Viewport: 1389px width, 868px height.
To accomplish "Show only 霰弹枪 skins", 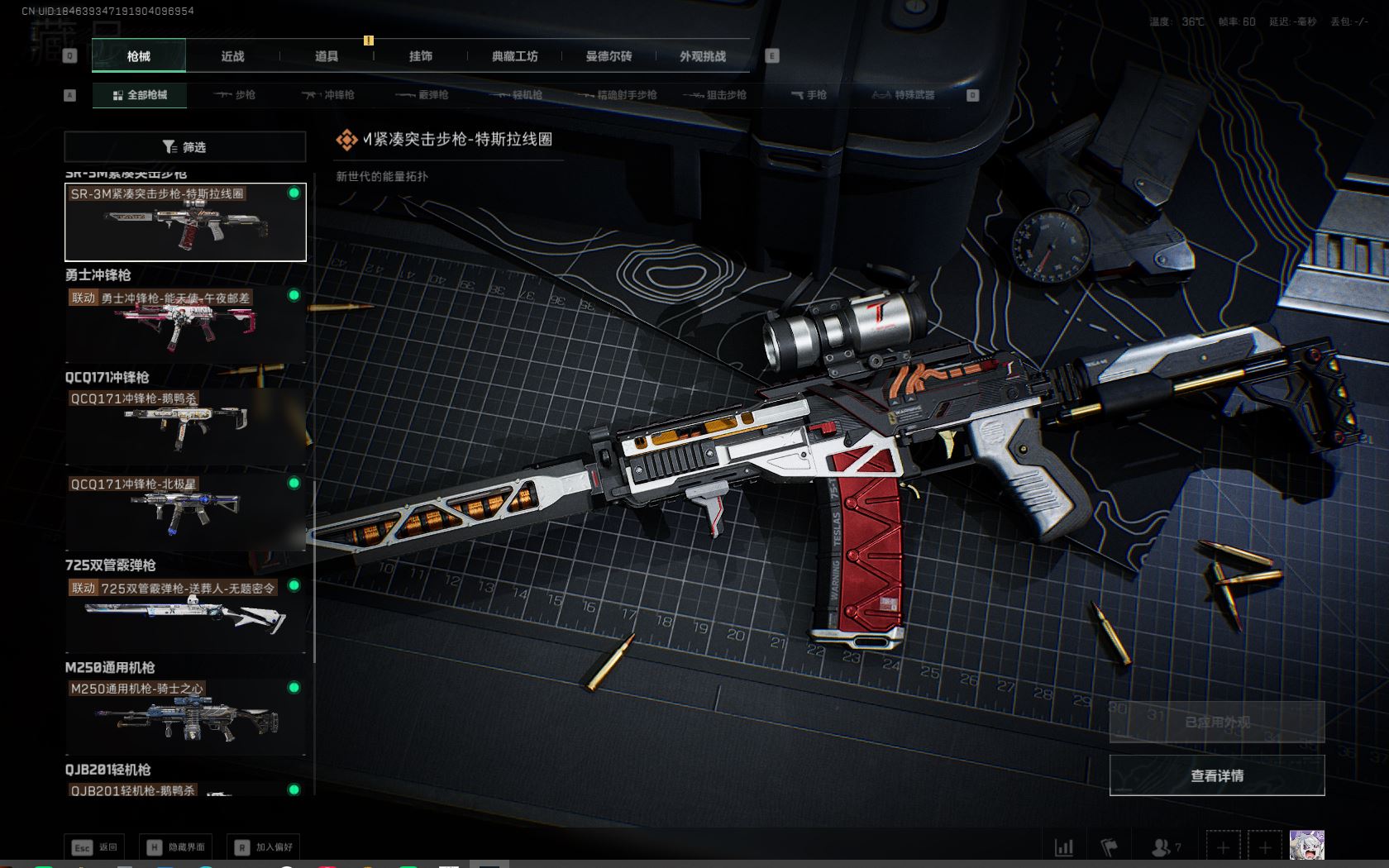I will (x=422, y=95).
